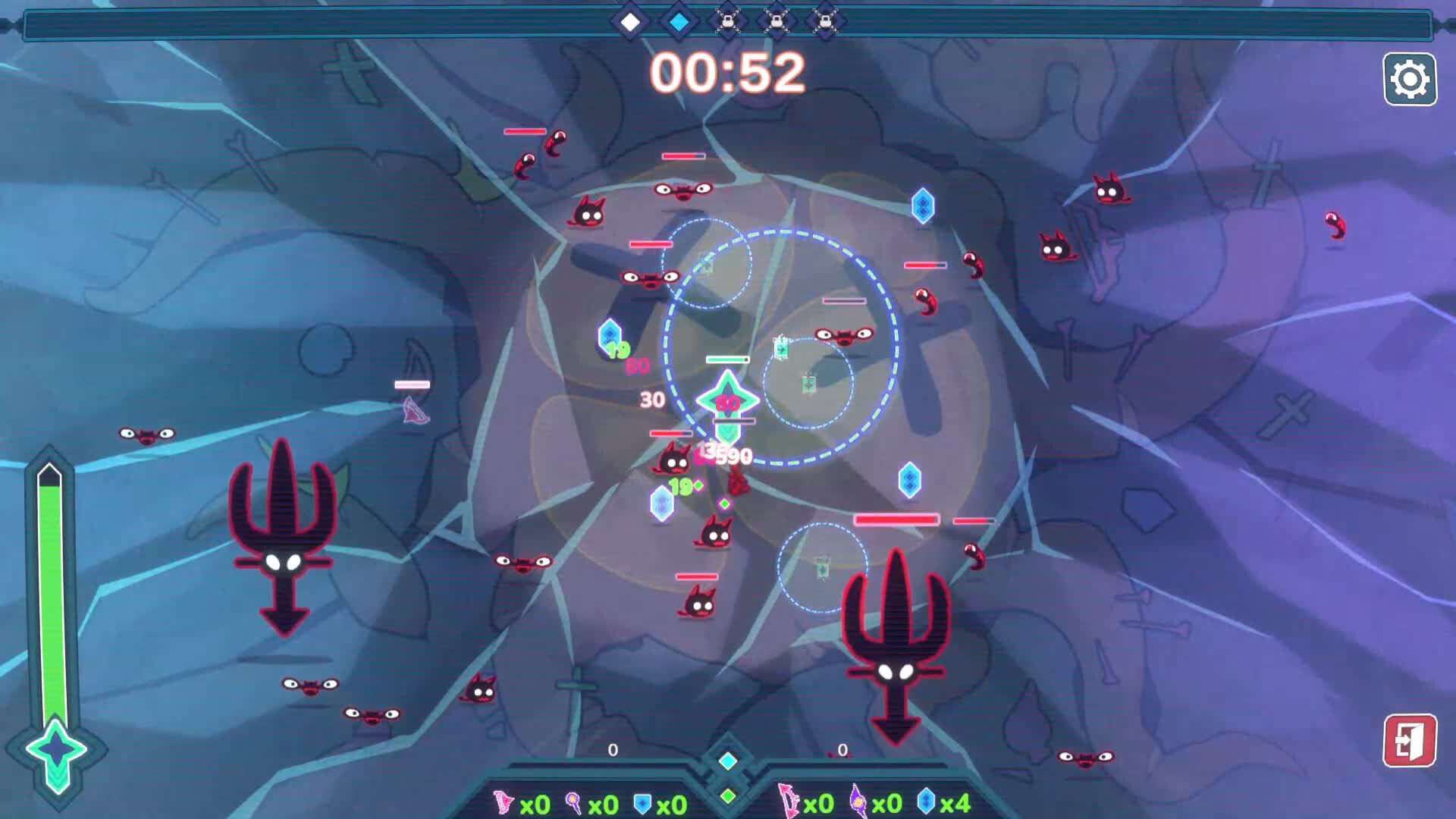The width and height of the screenshot is (1456, 819).
Task: Click the middle locked stage padlock icon
Action: (x=775, y=23)
